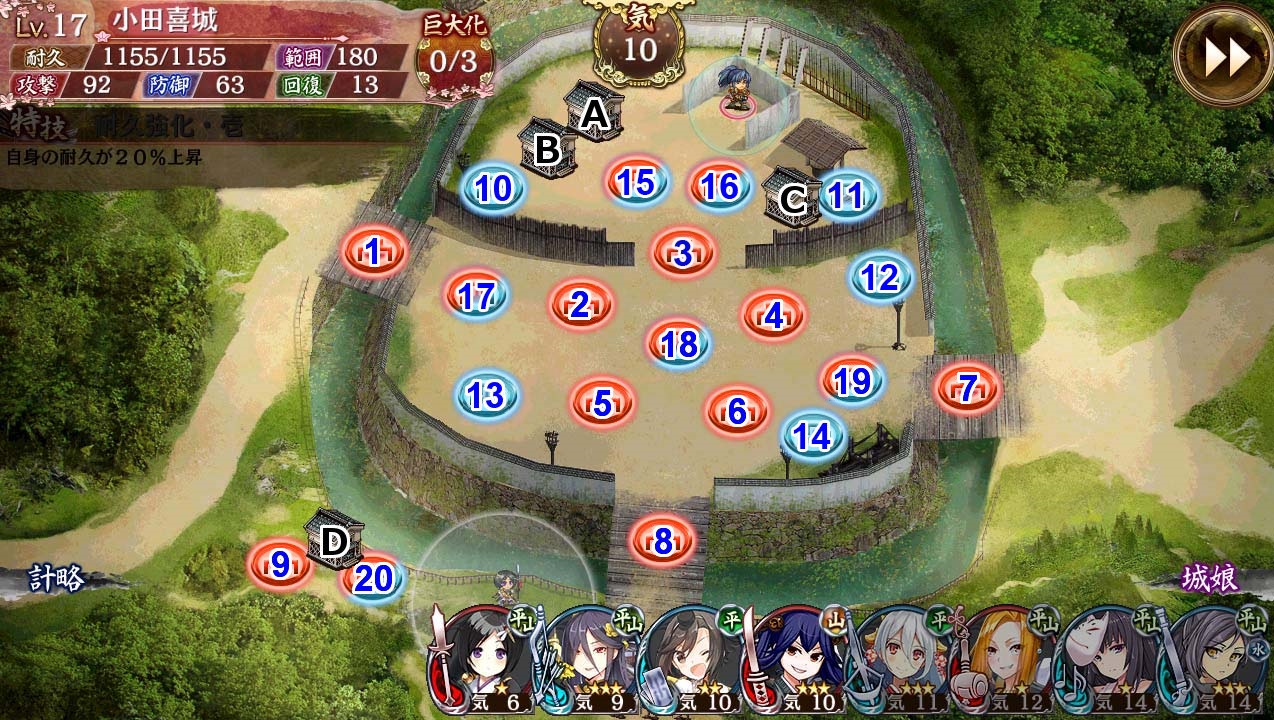Select red placement tile number 1
The image size is (1274, 720).
tap(373, 253)
